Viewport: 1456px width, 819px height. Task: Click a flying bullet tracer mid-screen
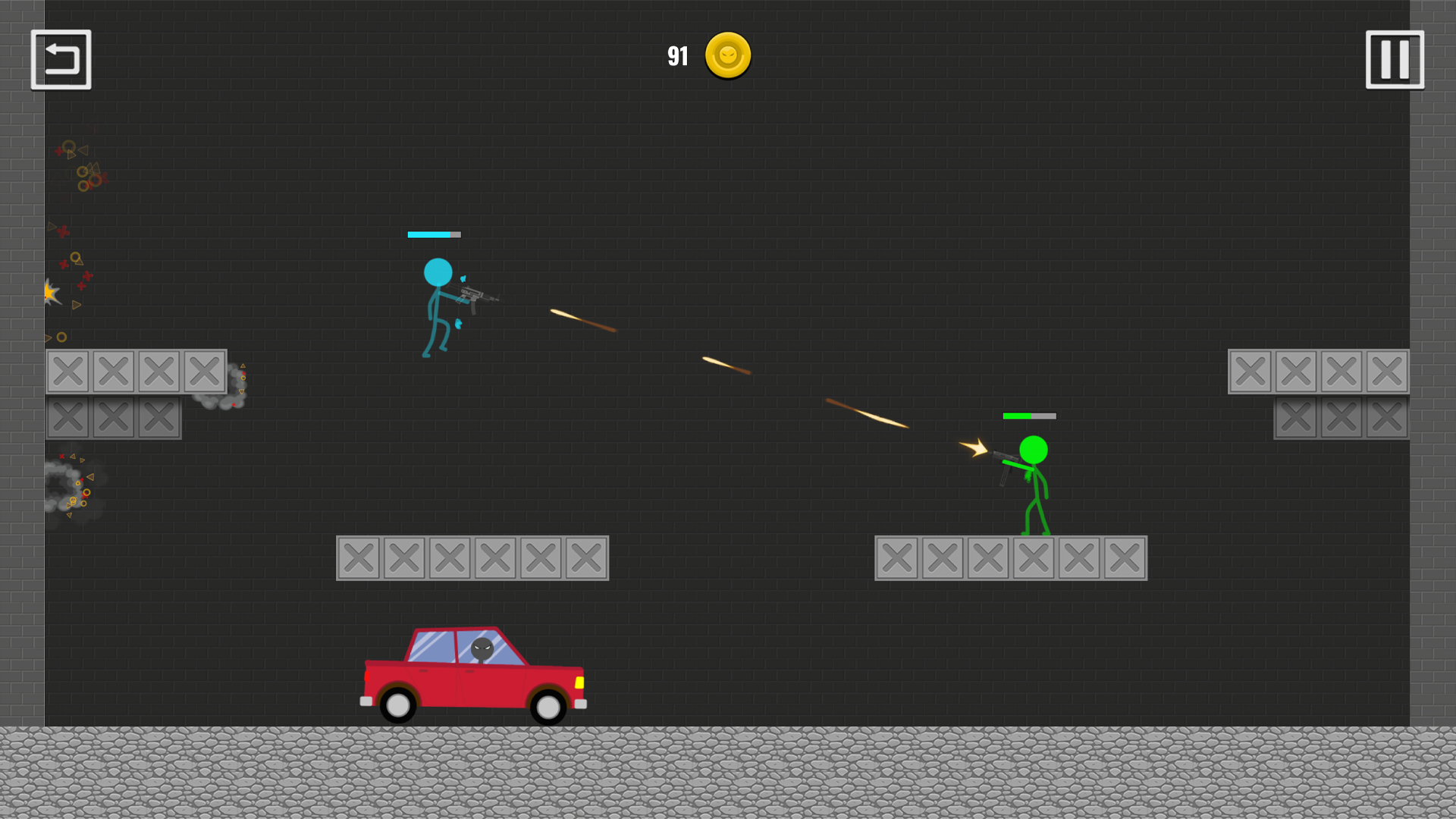[x=726, y=366]
